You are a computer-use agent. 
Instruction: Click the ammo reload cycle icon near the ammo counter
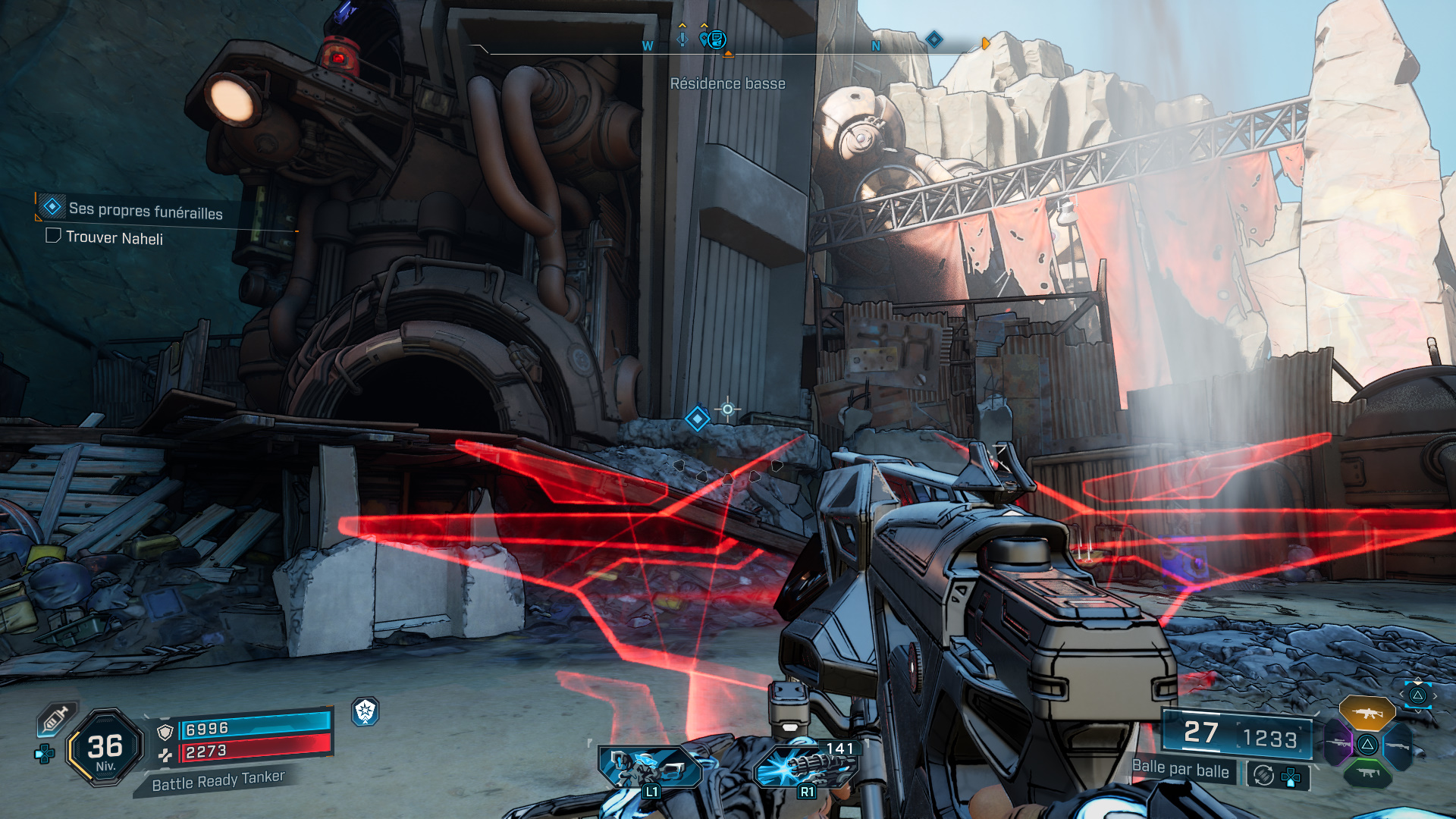[x=1264, y=776]
